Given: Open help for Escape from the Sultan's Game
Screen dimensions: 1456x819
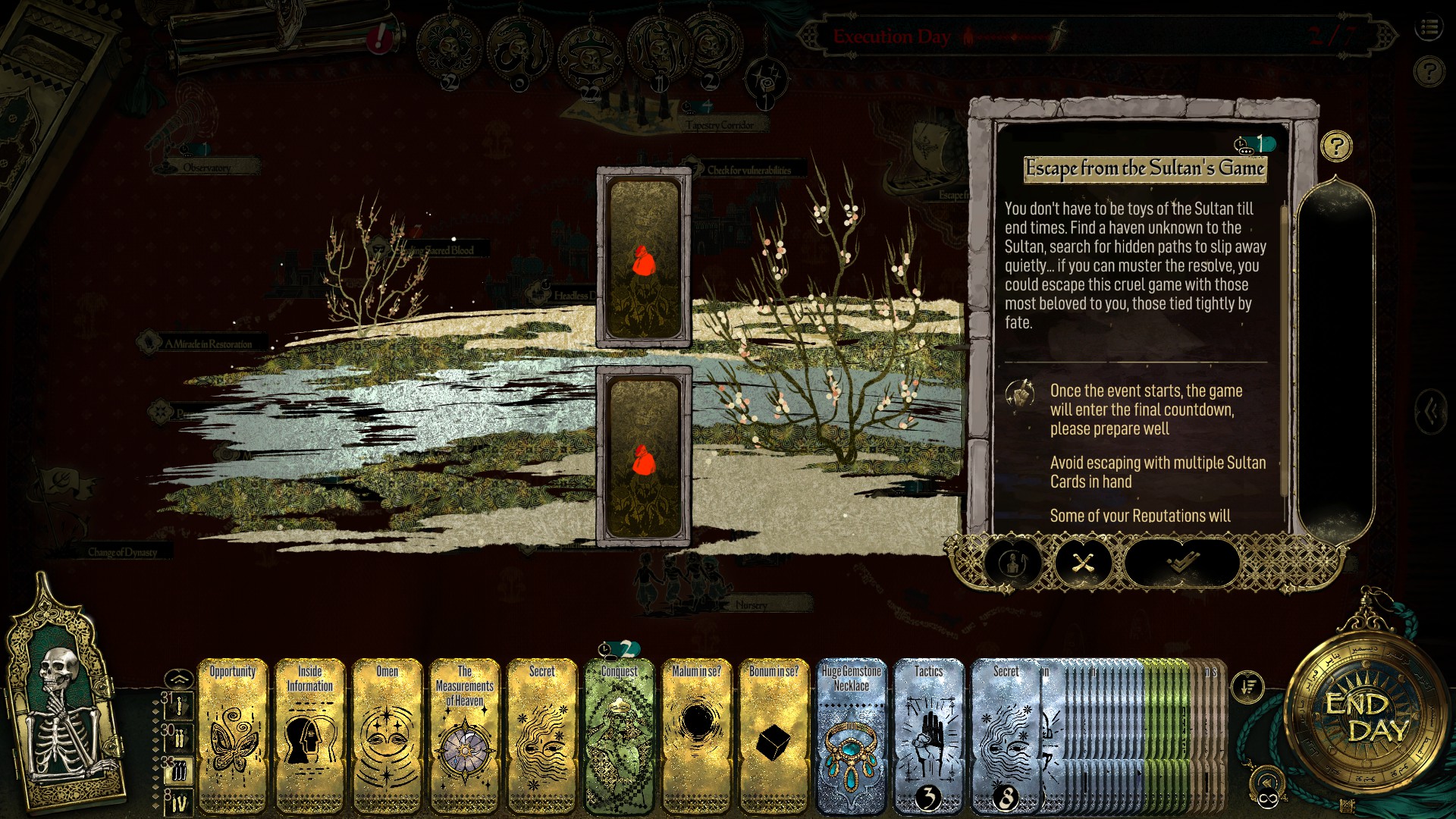Looking at the screenshot, I should [1336, 146].
